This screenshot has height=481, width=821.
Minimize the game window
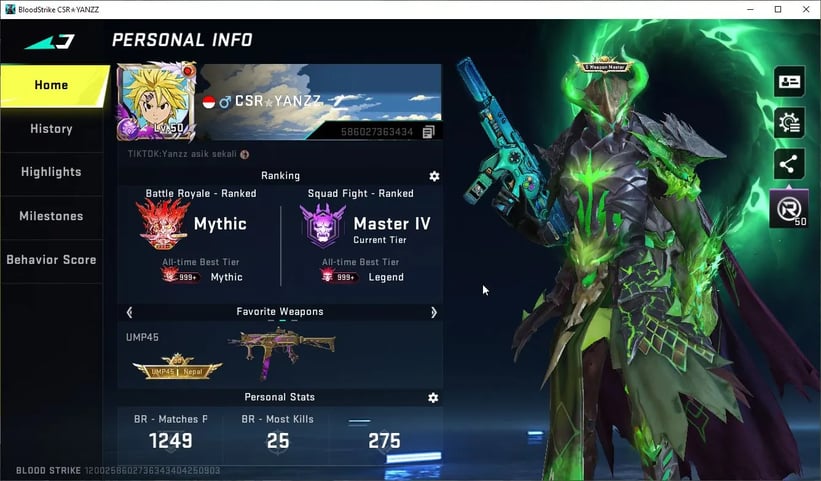click(751, 9)
